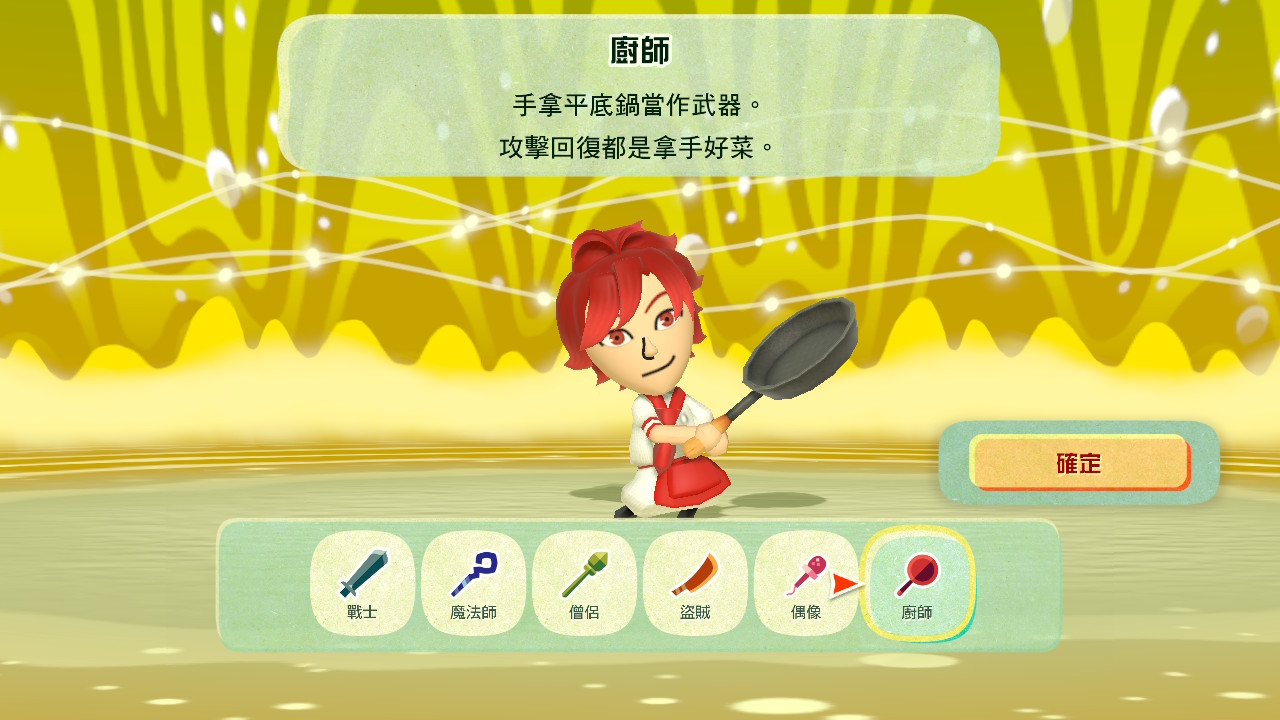Choose the 魔法師 mage job tile
Viewport: 1280px width, 720px height.
point(473,584)
